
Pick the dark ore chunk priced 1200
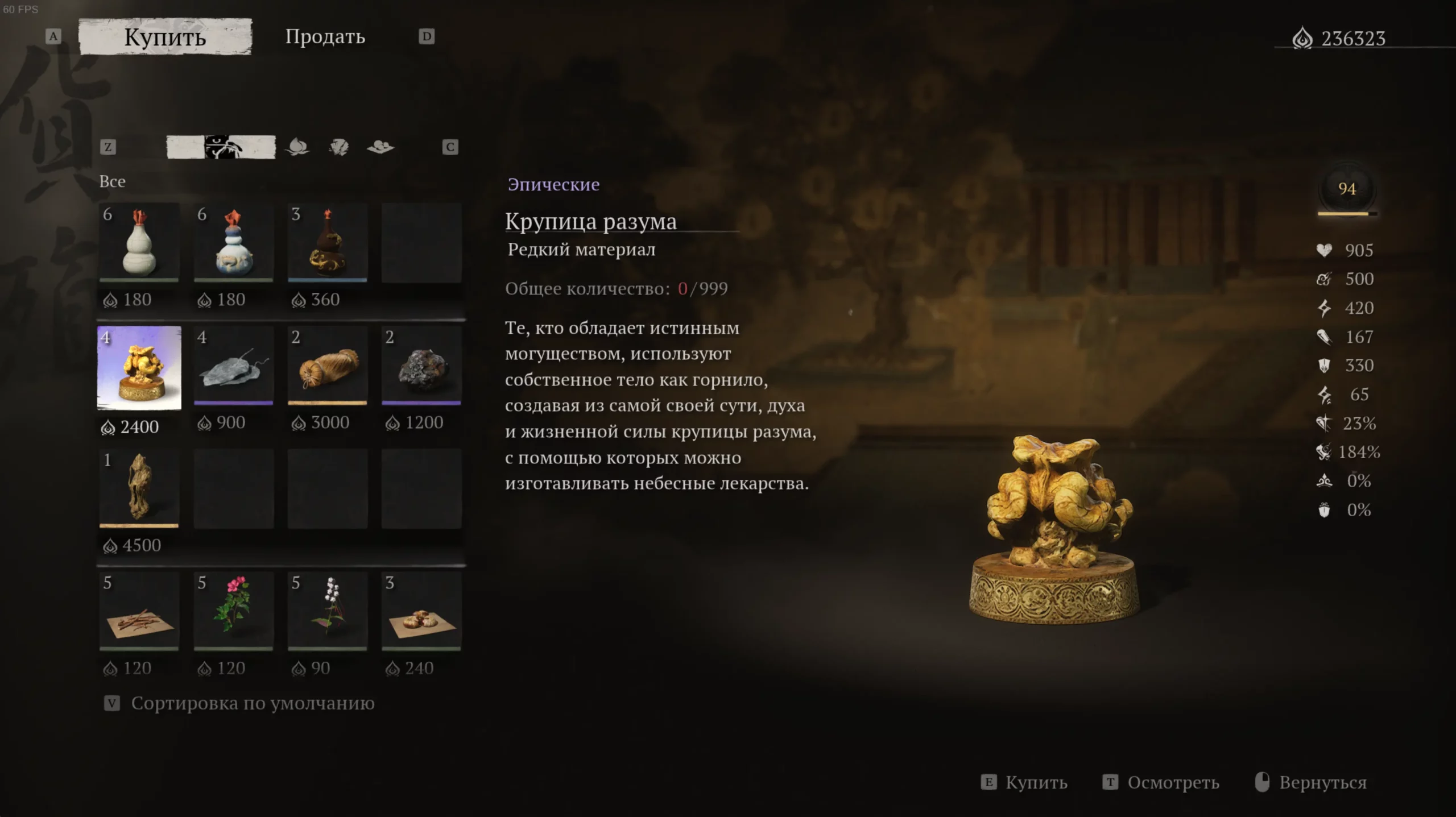tap(421, 367)
